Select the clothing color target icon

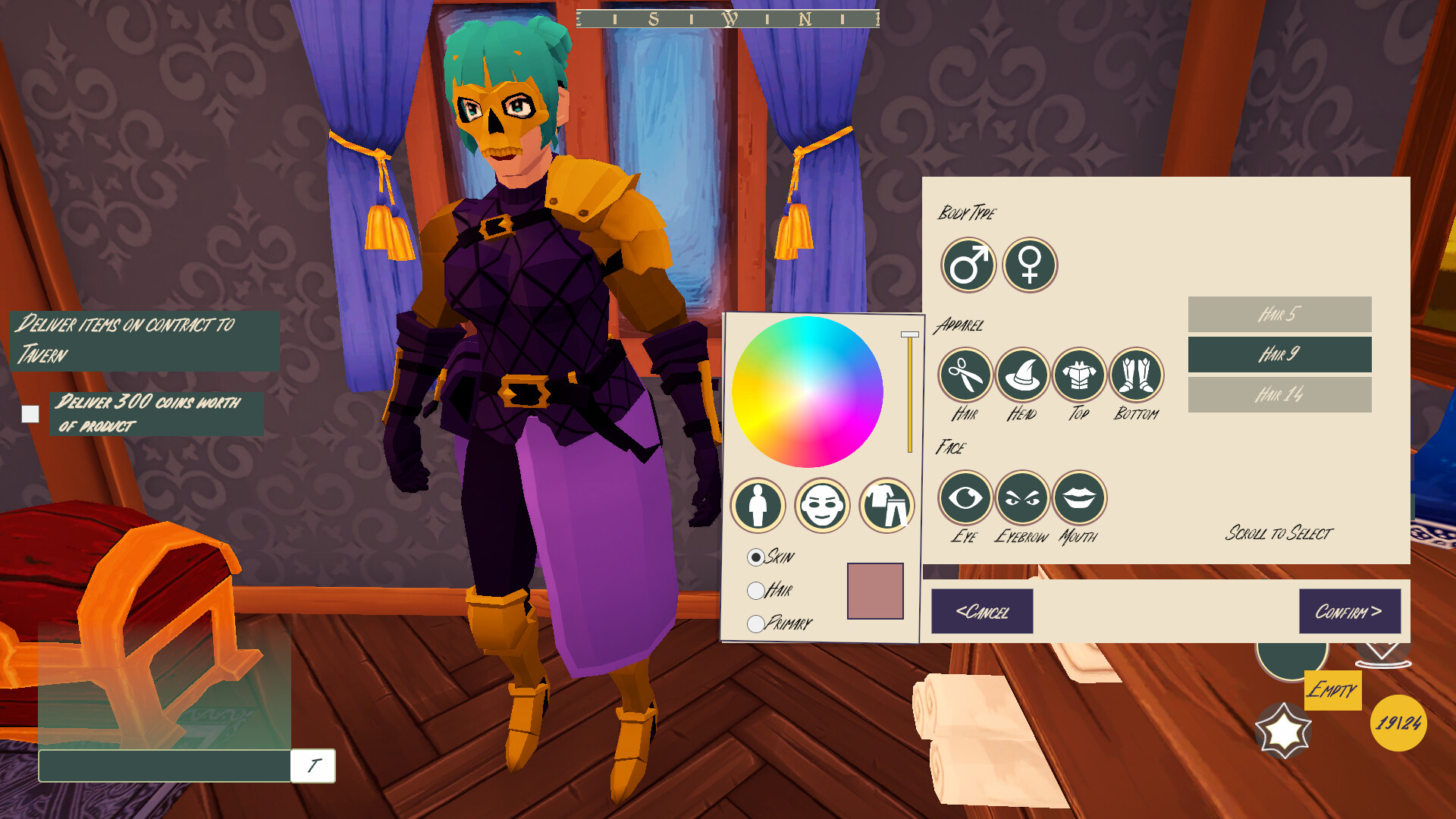click(x=890, y=506)
